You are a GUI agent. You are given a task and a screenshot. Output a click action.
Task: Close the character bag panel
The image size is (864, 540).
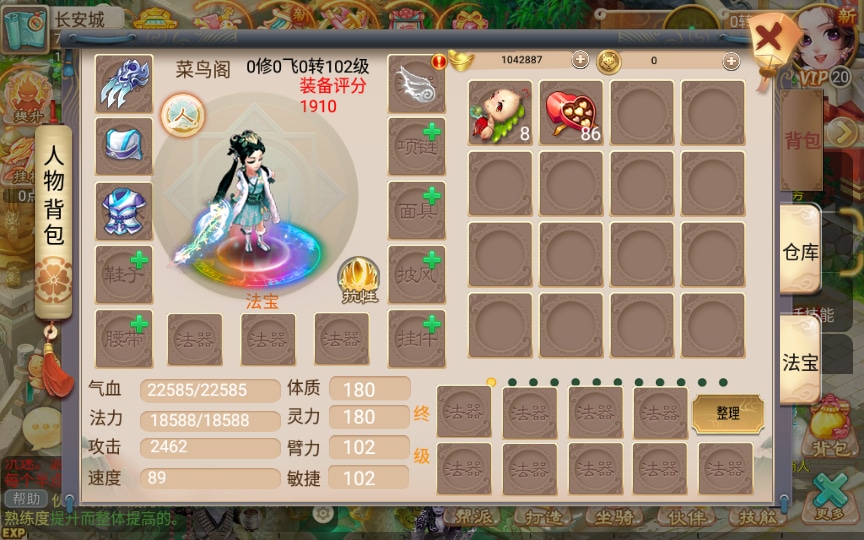769,40
